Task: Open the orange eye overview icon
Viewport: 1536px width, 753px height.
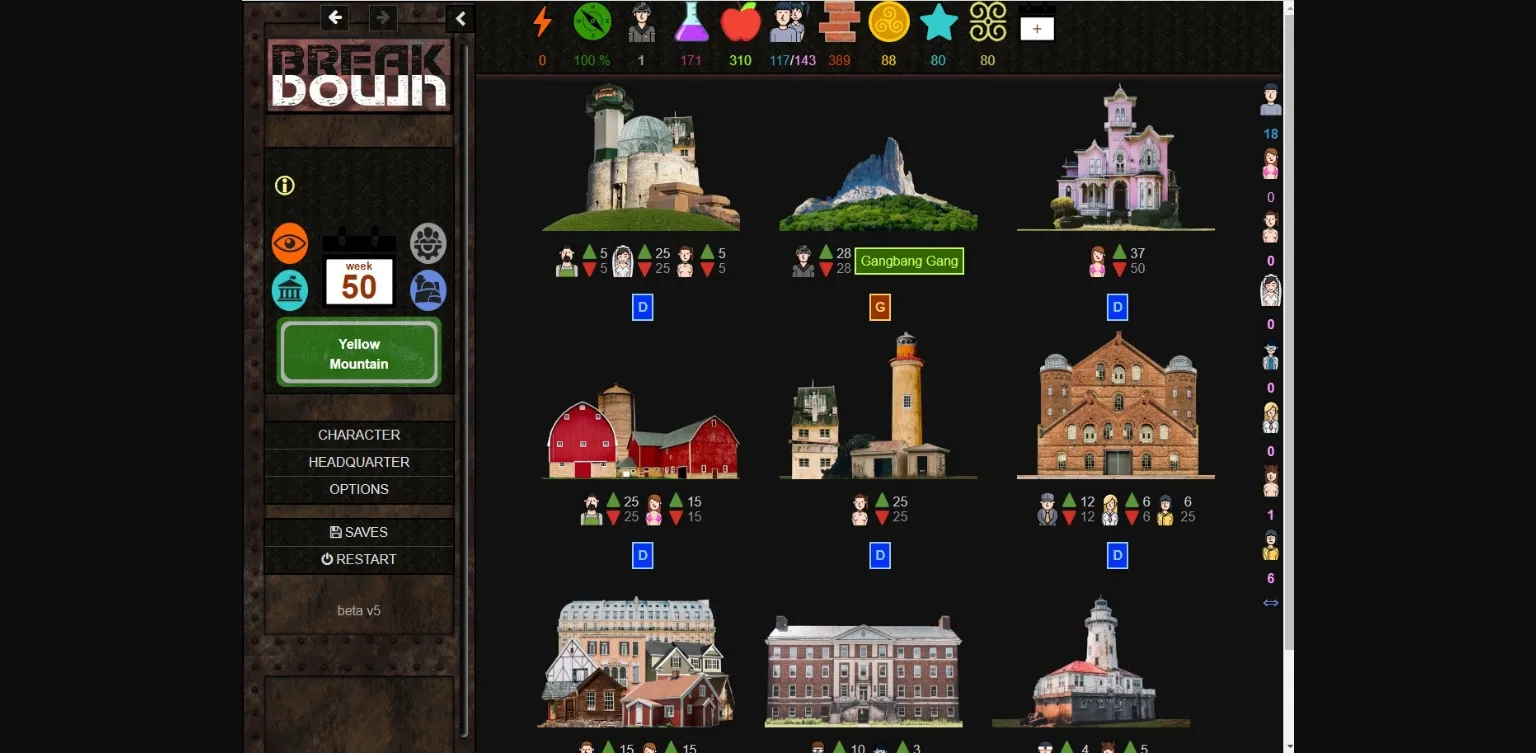Action: [x=290, y=243]
